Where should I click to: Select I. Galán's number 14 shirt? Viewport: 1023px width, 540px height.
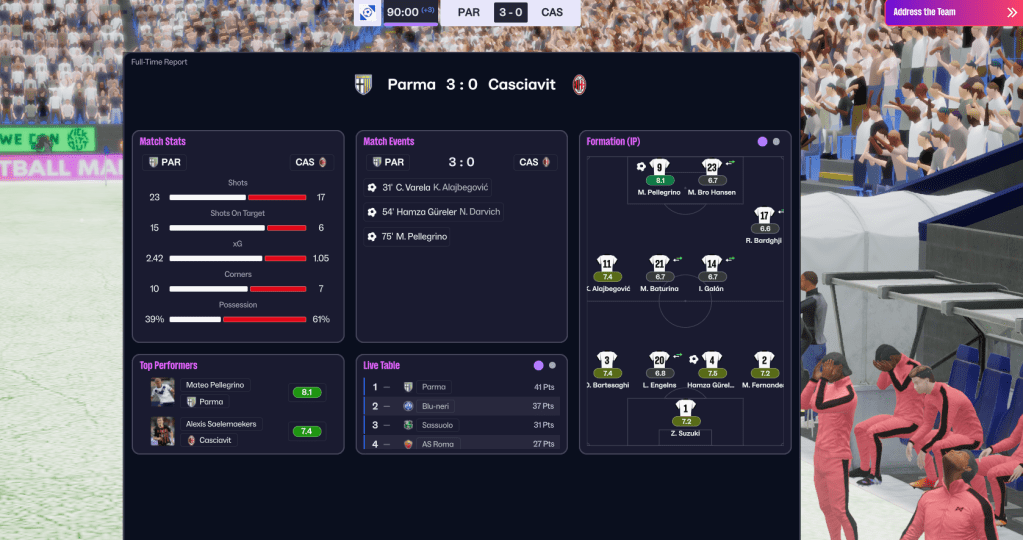(x=712, y=264)
